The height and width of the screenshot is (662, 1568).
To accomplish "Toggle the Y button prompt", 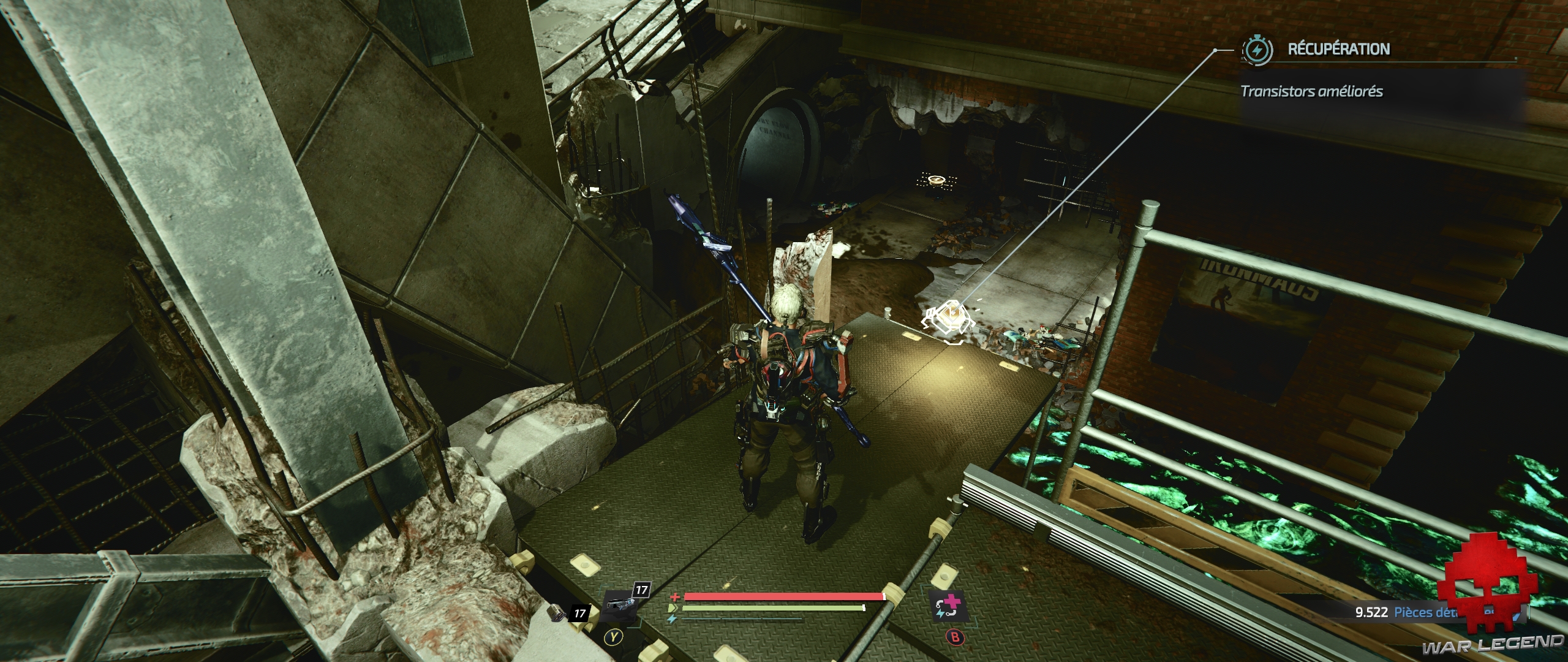I will pyautogui.click(x=614, y=637).
